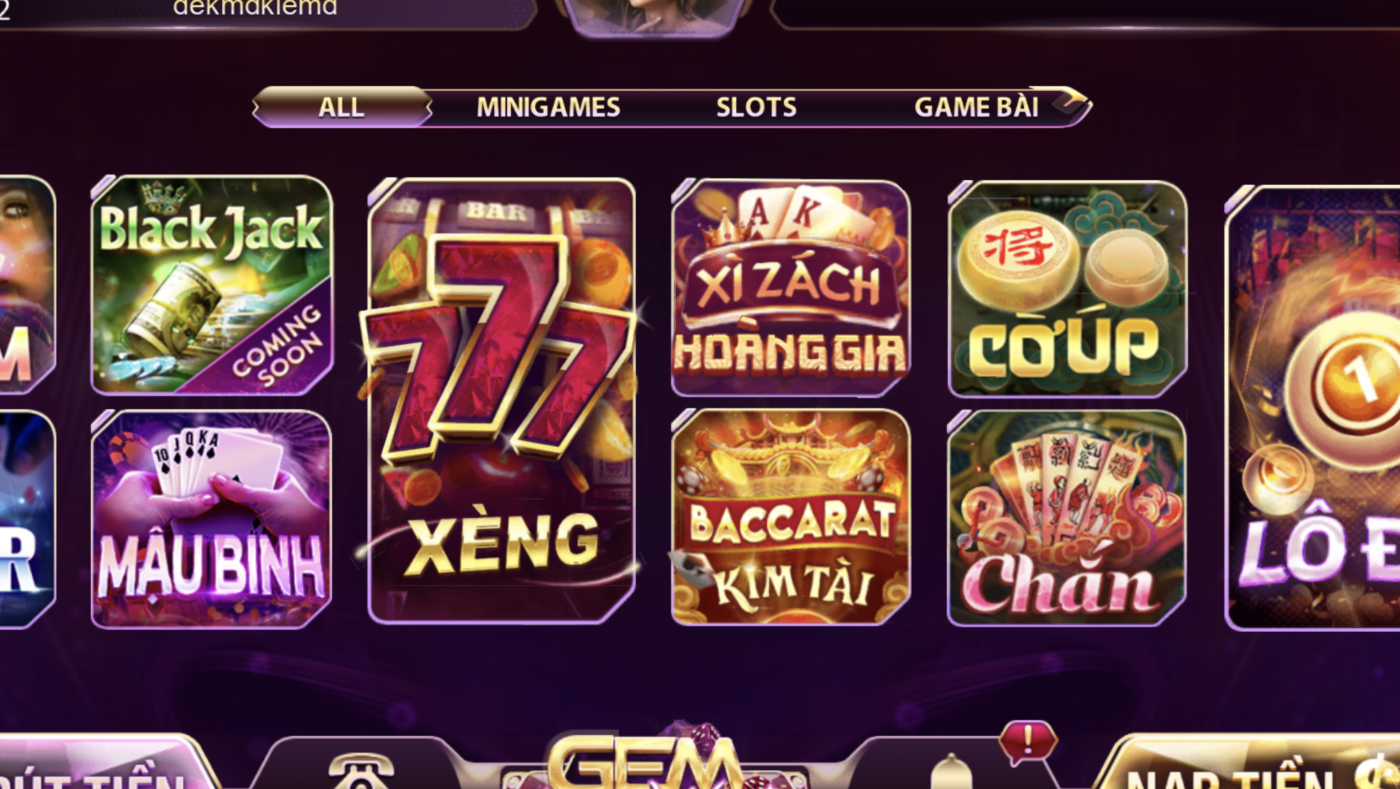The image size is (1400, 789).
Task: Select the ALL games tab
Action: [x=342, y=107]
